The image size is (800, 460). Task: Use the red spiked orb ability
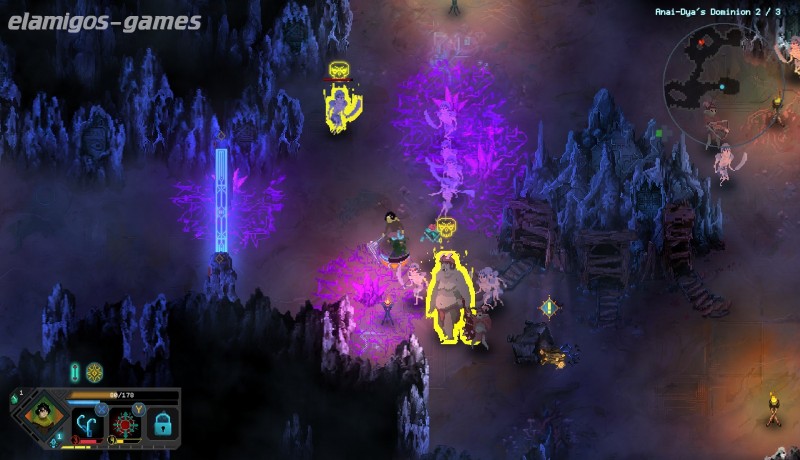126,424
